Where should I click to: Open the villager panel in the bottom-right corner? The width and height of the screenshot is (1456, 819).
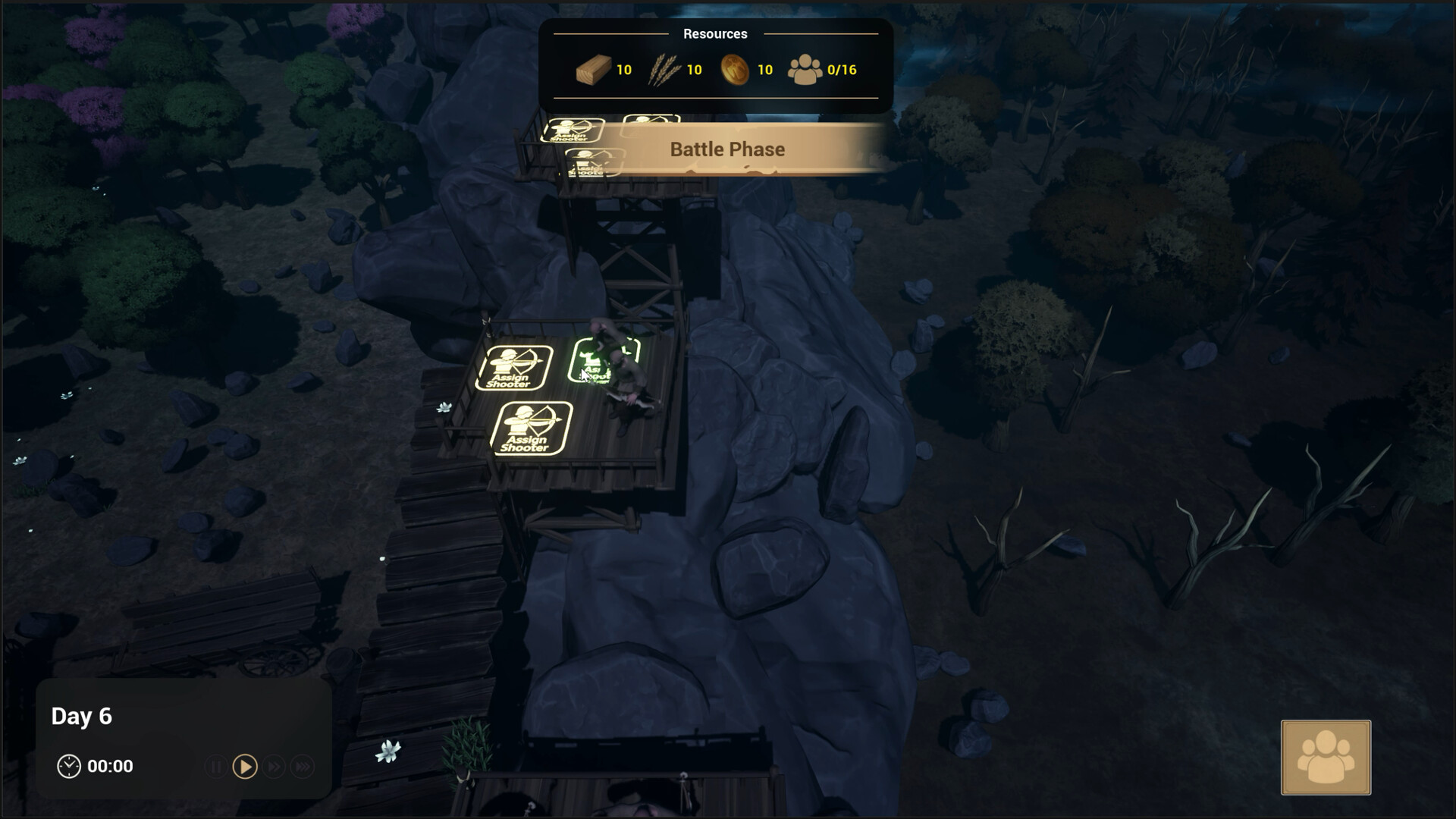tap(1326, 757)
